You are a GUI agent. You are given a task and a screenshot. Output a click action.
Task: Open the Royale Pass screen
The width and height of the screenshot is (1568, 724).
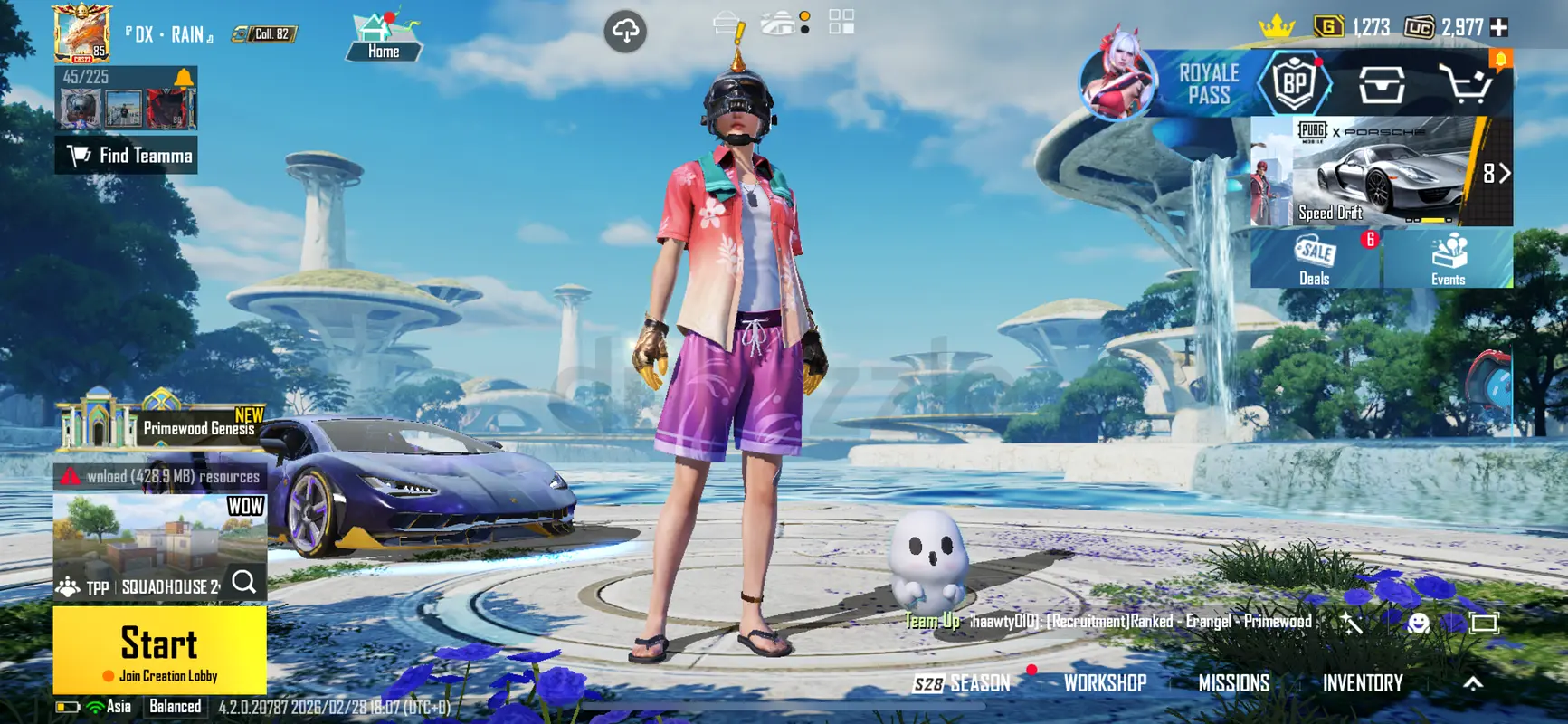point(1207,84)
